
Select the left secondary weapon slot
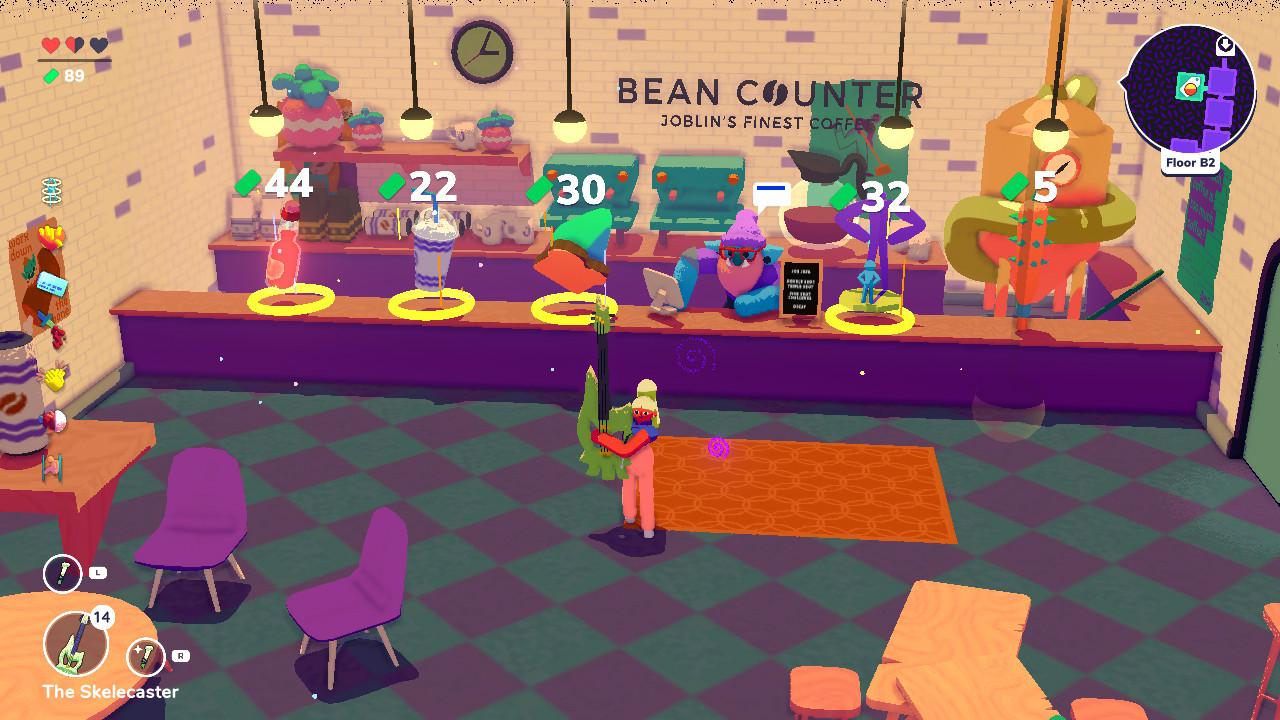tap(62, 574)
